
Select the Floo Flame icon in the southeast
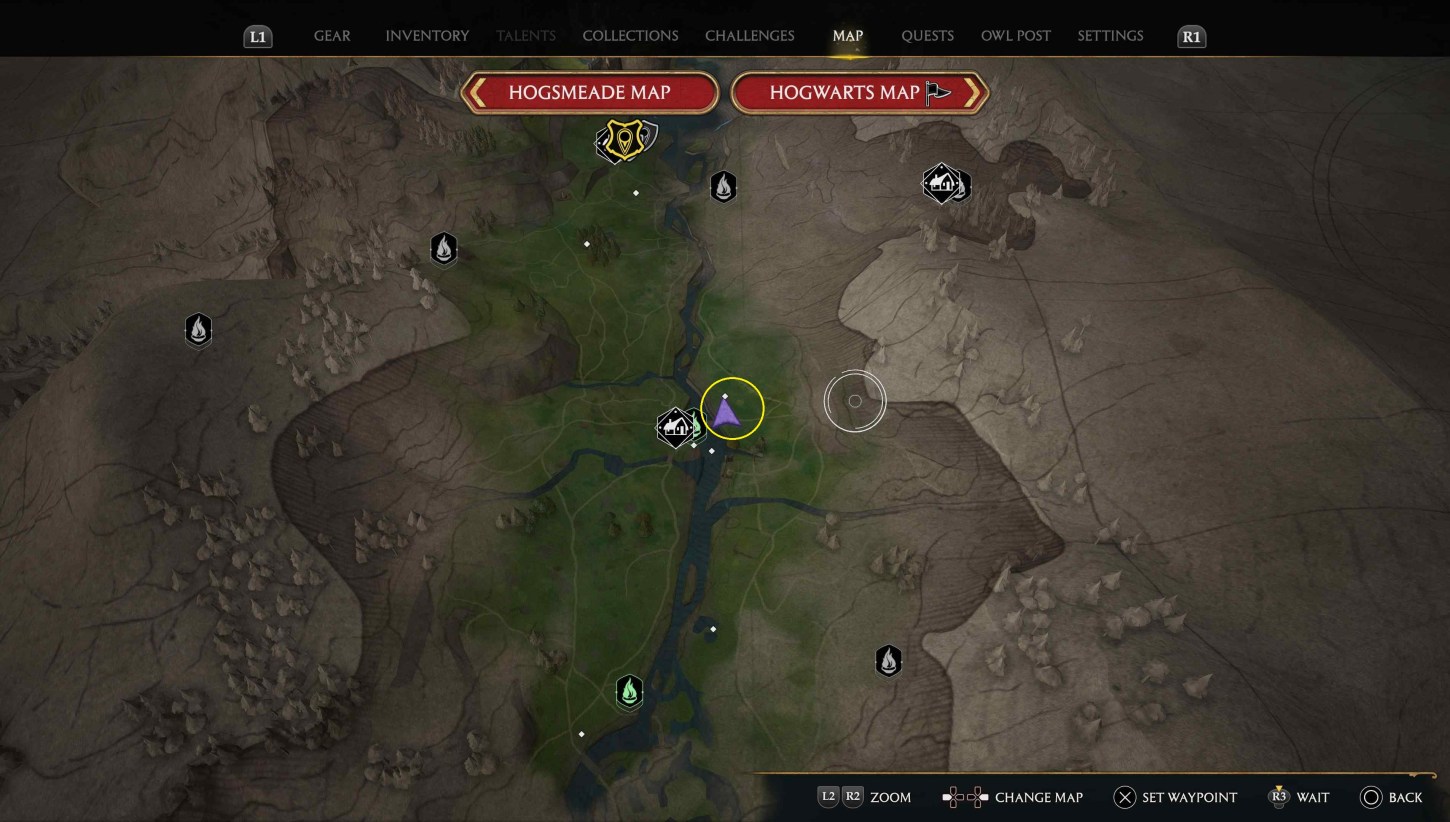888,660
